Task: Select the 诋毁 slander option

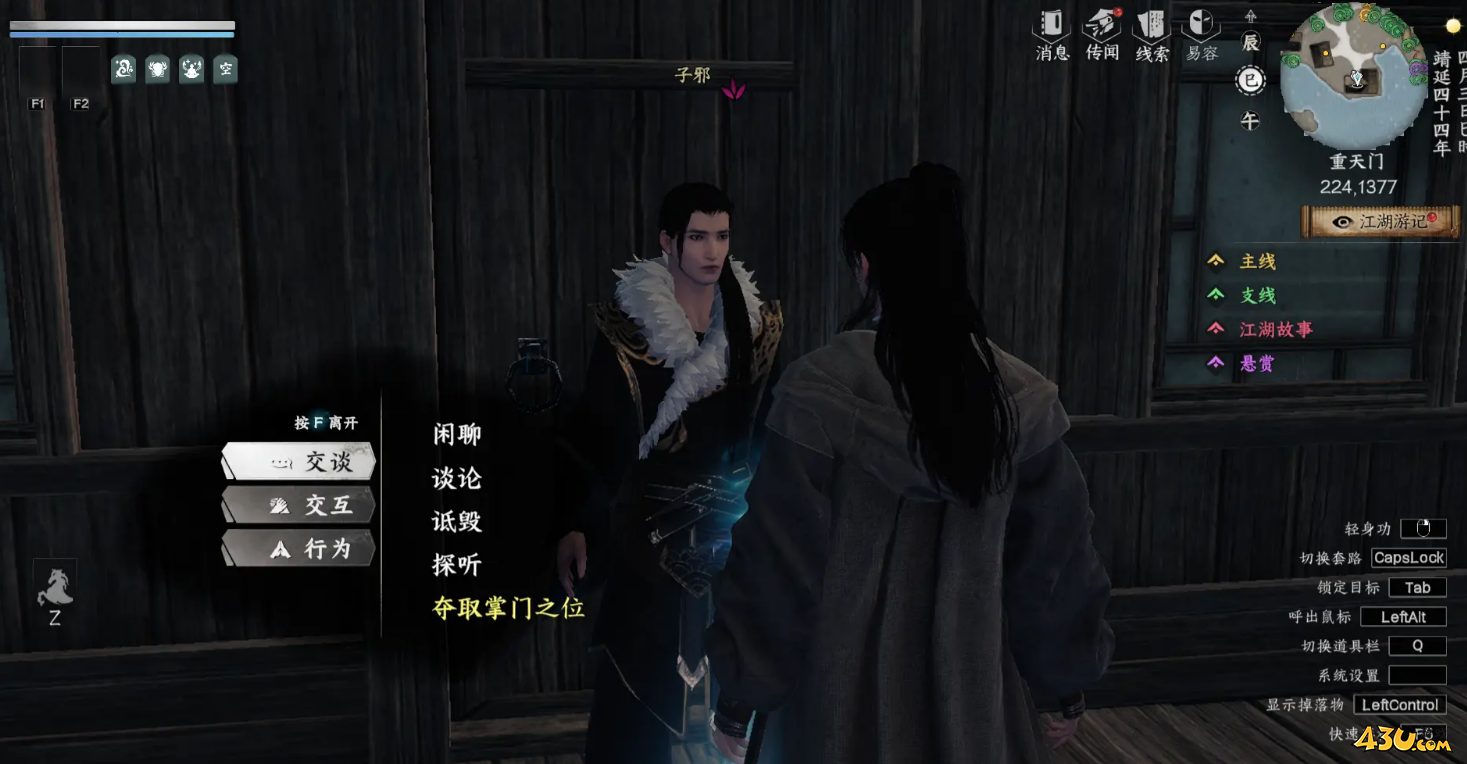Action: [457, 521]
